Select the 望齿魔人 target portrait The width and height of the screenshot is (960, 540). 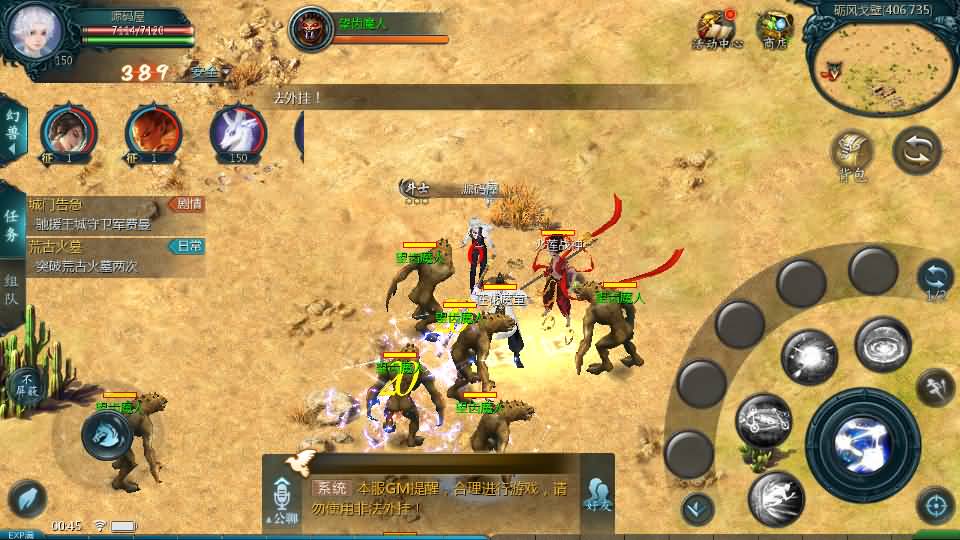pyautogui.click(x=311, y=28)
